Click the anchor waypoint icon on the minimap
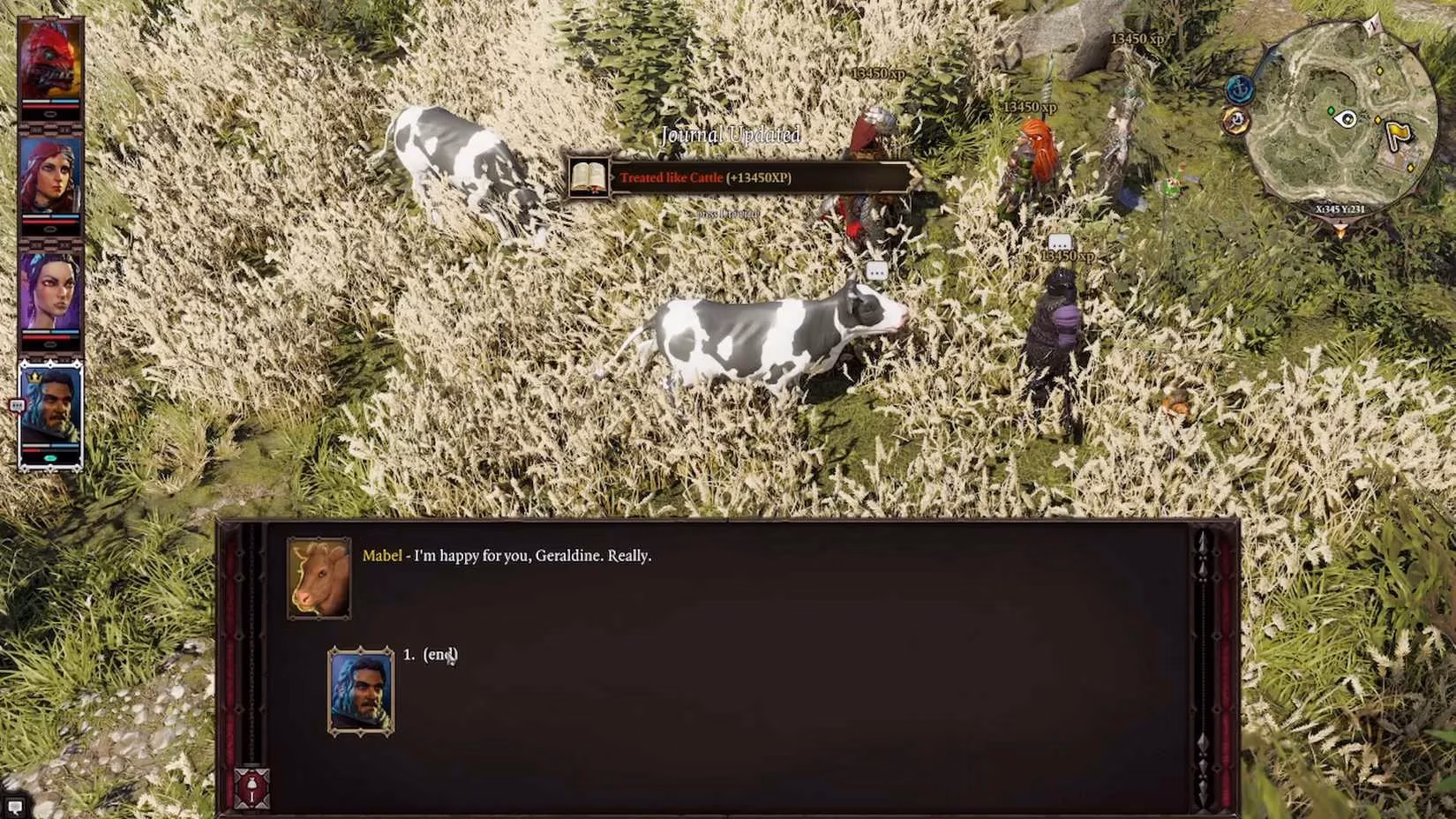This screenshot has height=819, width=1456. 1240,89
